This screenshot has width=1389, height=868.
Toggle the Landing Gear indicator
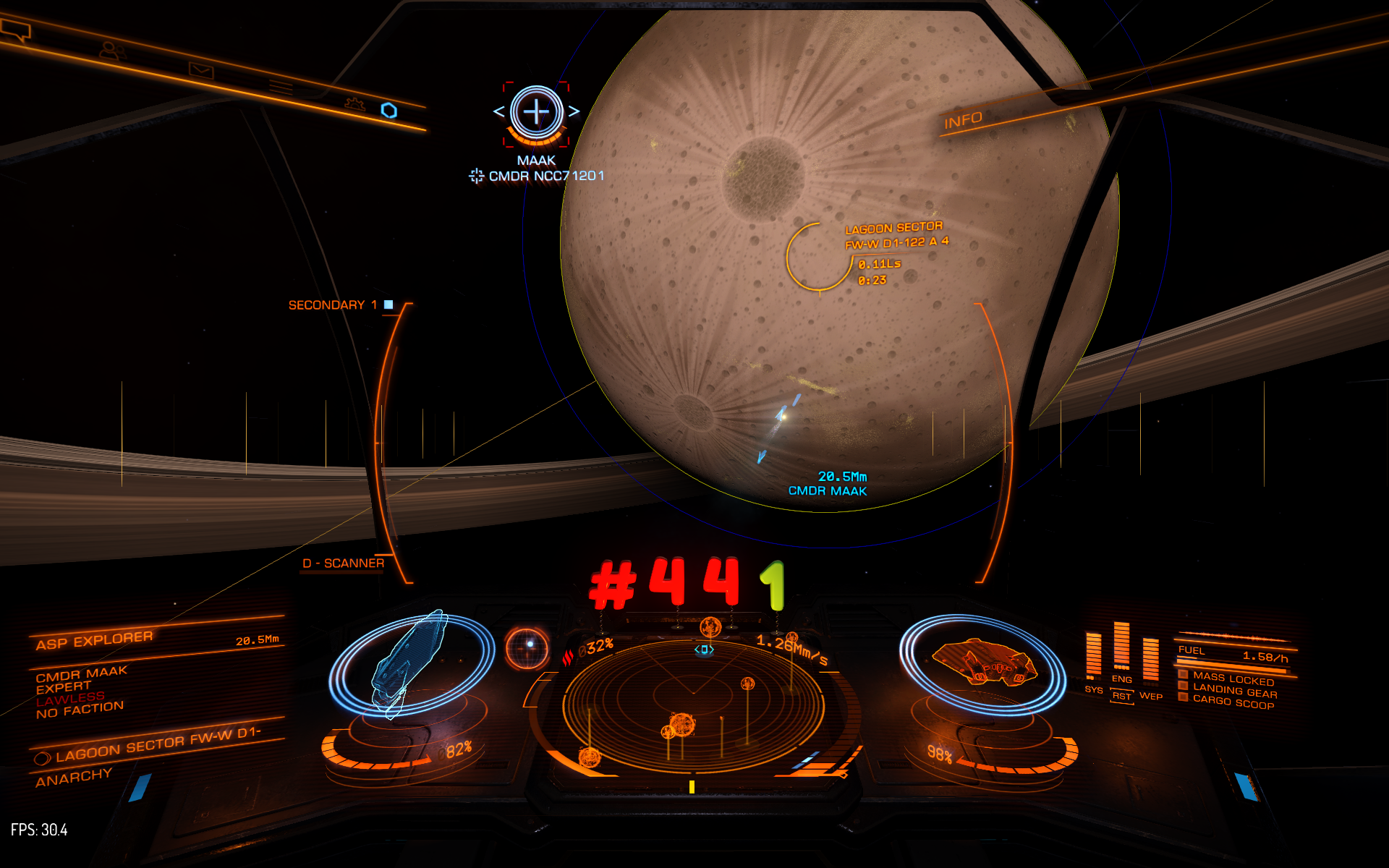point(1234,692)
